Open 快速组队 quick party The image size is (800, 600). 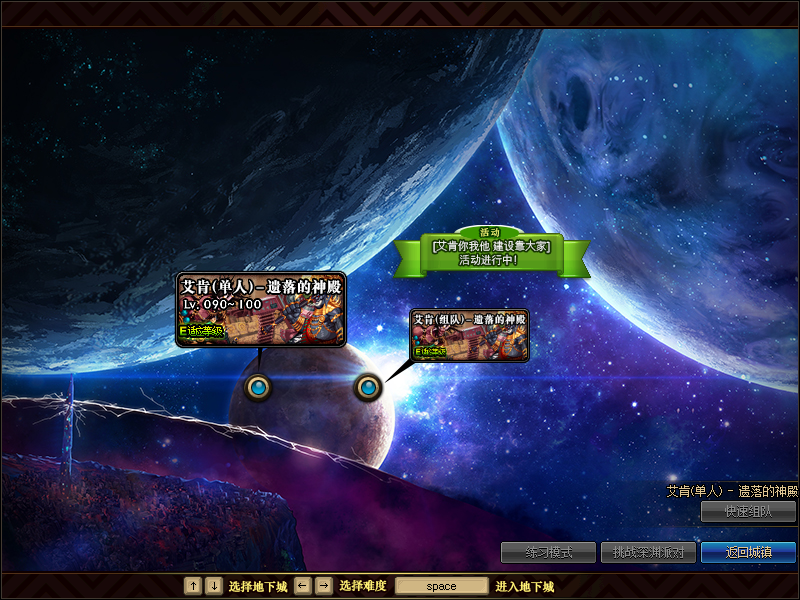coord(748,511)
